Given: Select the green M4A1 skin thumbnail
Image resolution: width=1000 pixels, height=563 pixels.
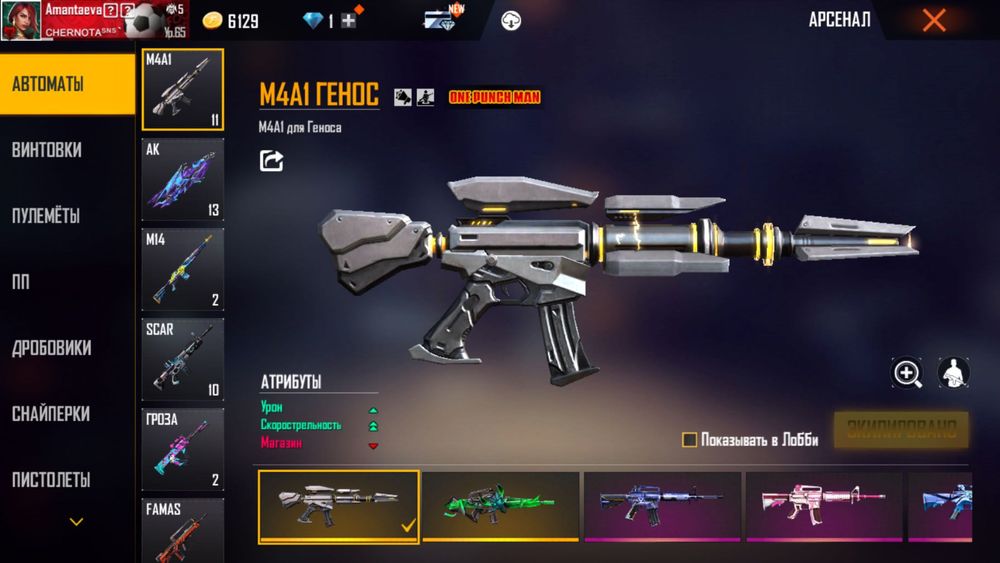Looking at the screenshot, I should coord(501,506).
